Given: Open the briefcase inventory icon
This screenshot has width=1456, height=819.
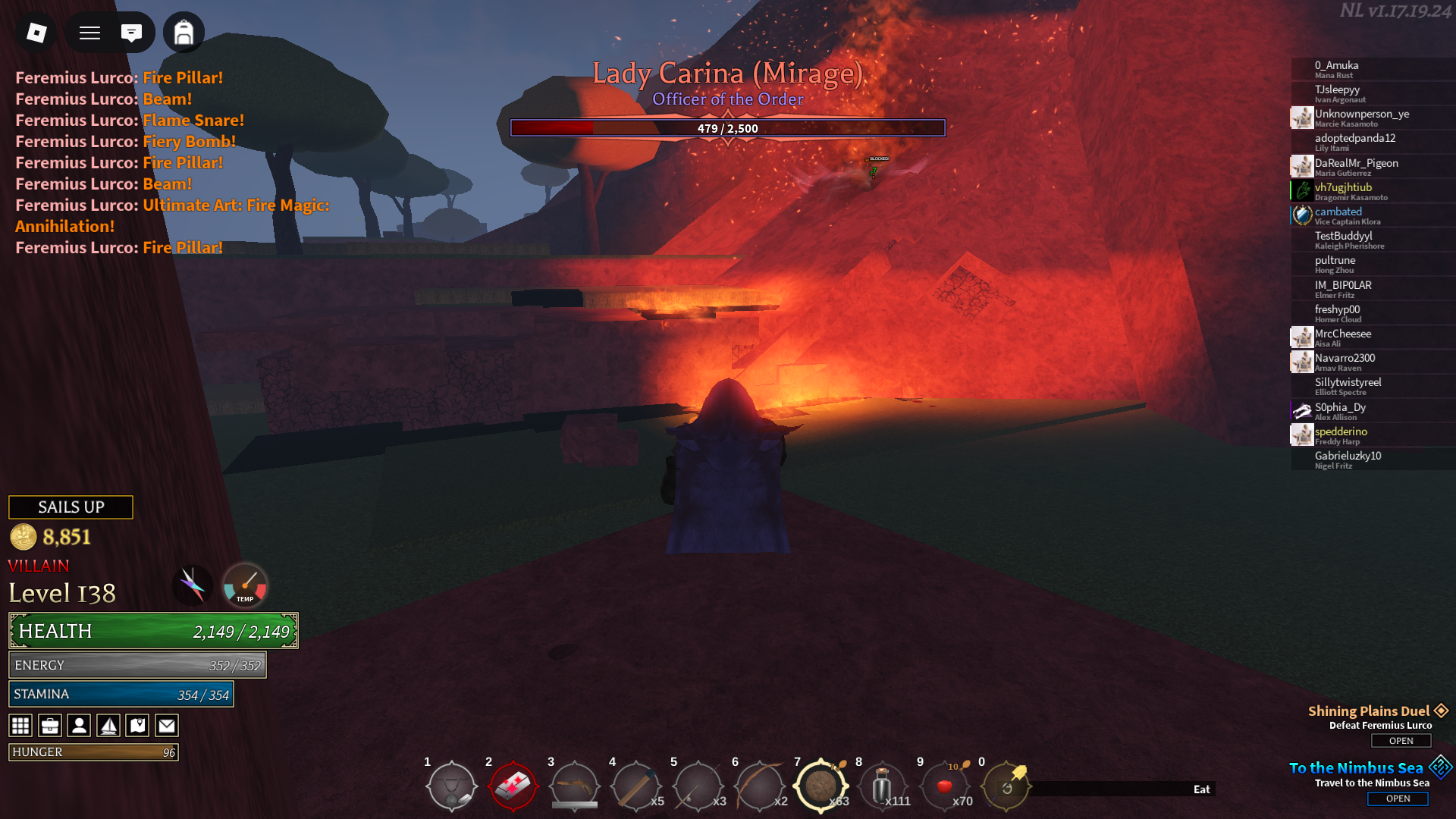Looking at the screenshot, I should (50, 726).
